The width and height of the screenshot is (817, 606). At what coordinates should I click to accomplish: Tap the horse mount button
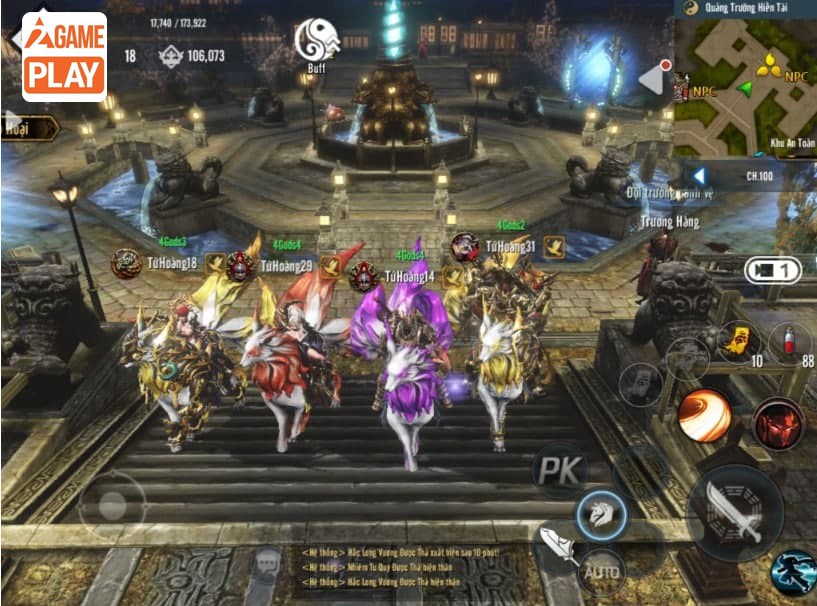pos(602,516)
